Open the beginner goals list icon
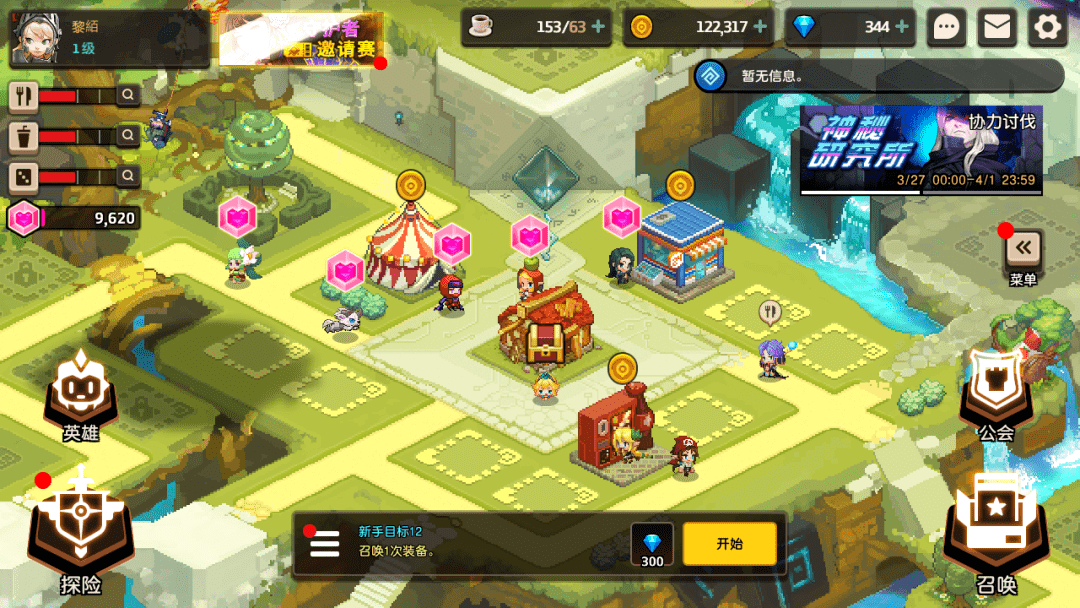The width and height of the screenshot is (1080, 608). click(325, 544)
